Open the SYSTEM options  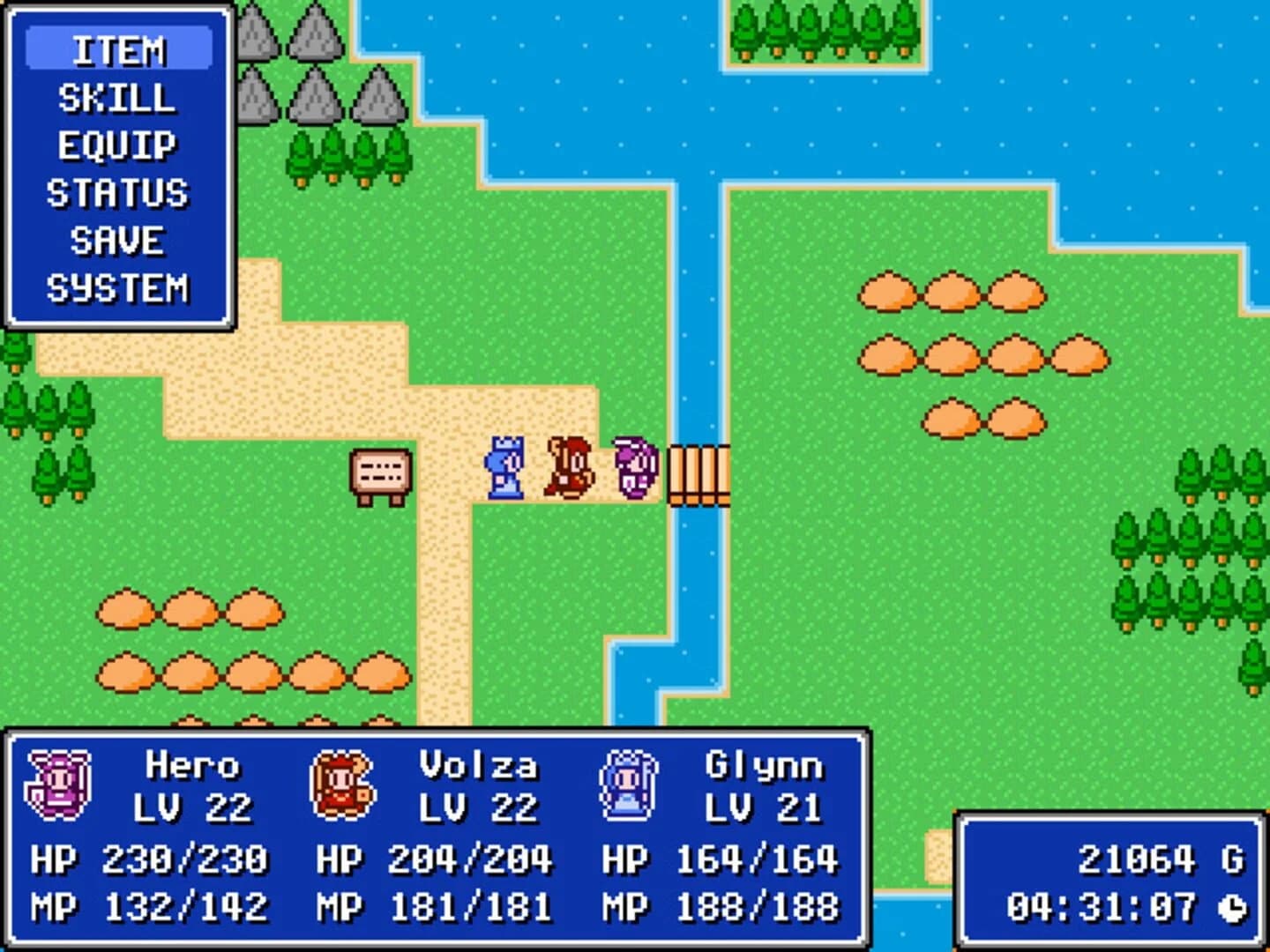[120, 285]
